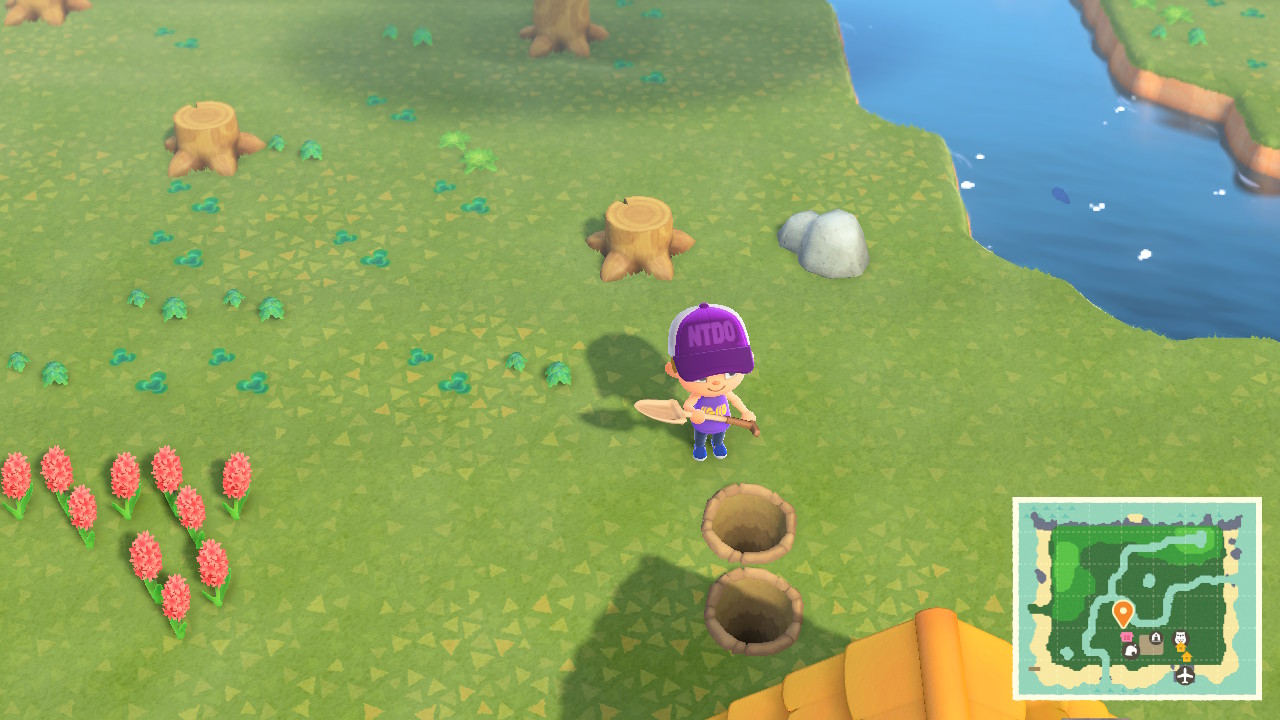
Task: Click the Resident Services tent icon on the minimap
Action: [x=1156, y=636]
